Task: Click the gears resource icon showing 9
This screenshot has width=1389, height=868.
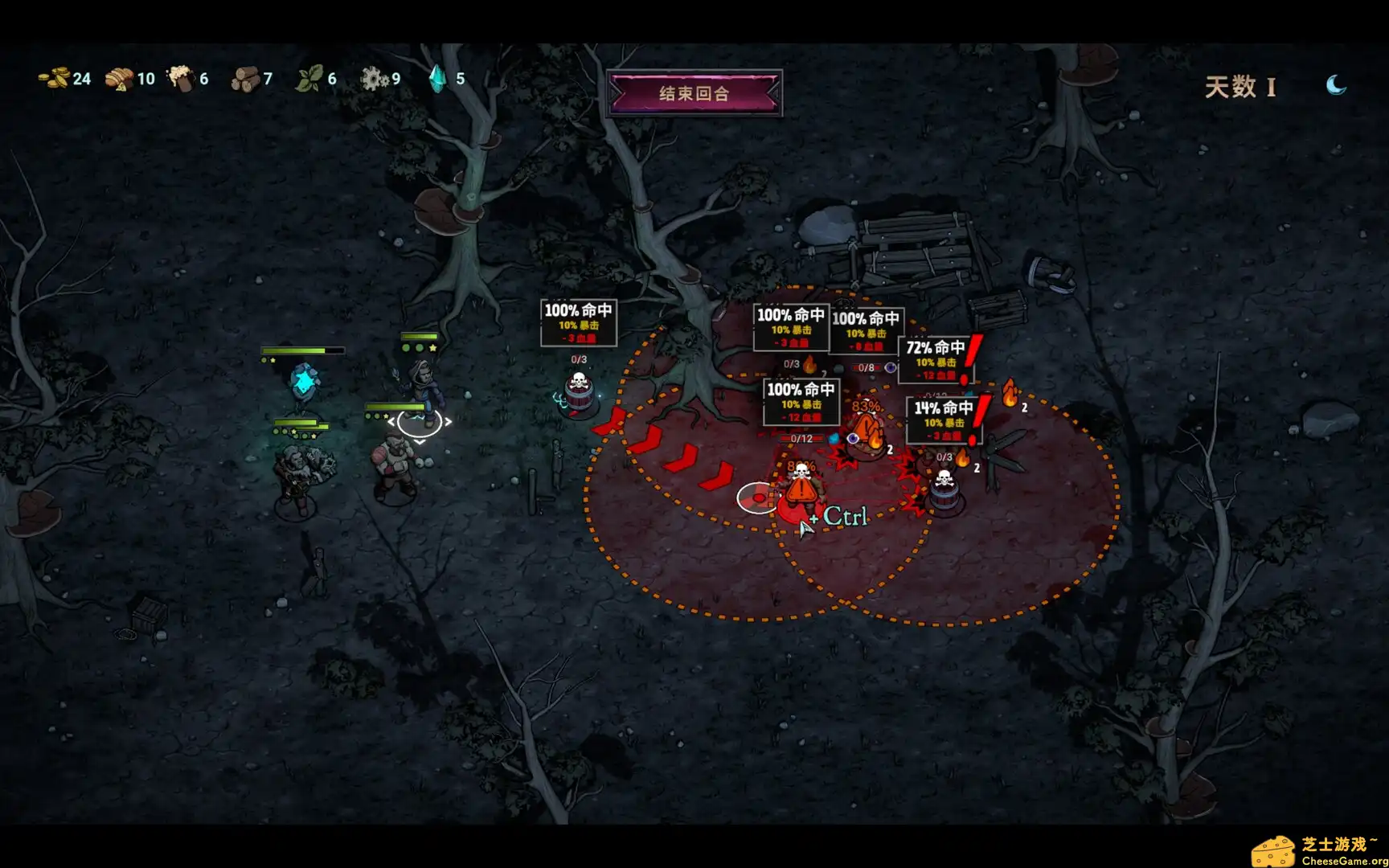Action: pyautogui.click(x=375, y=79)
